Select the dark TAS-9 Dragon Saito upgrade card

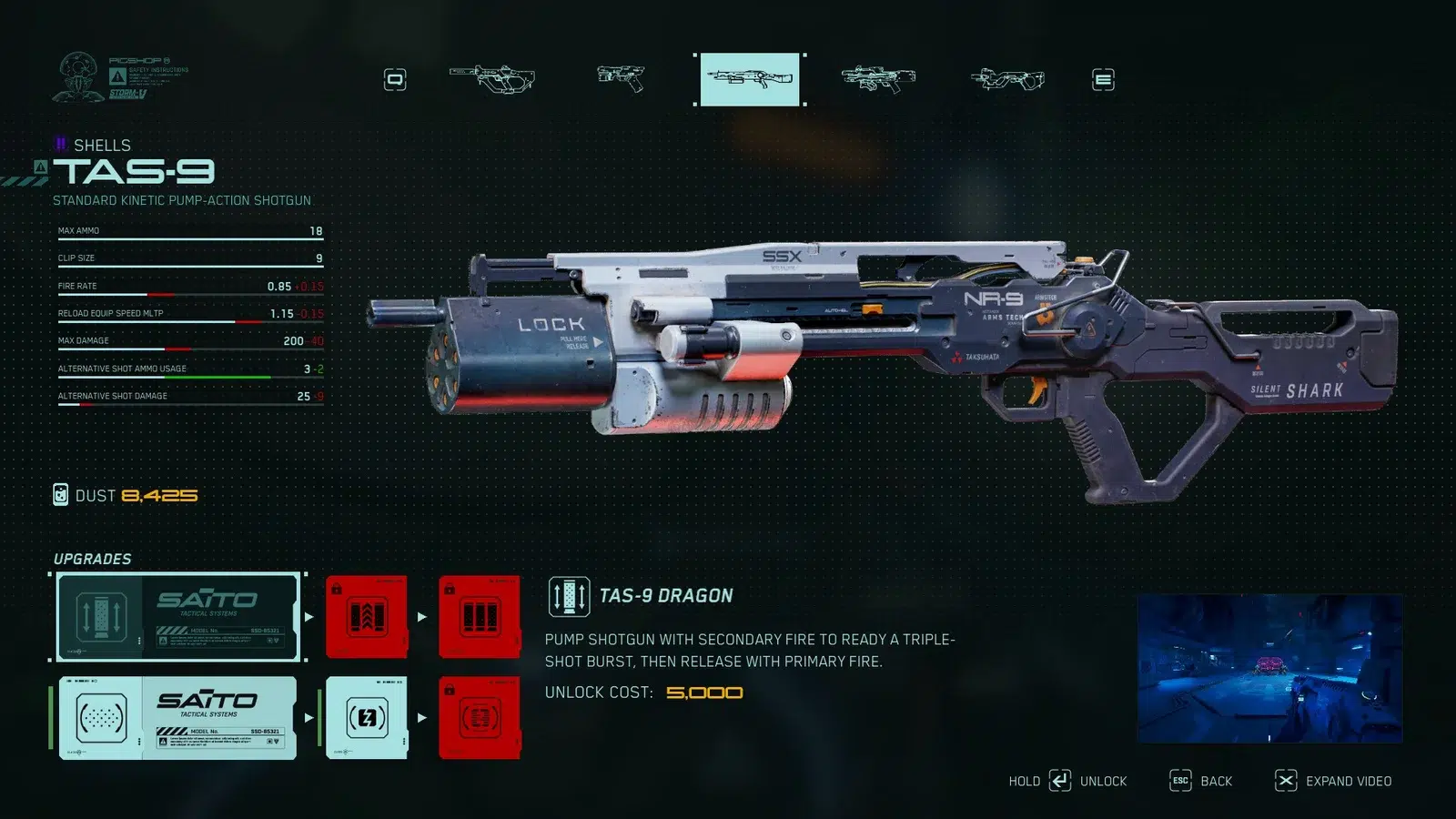178,617
